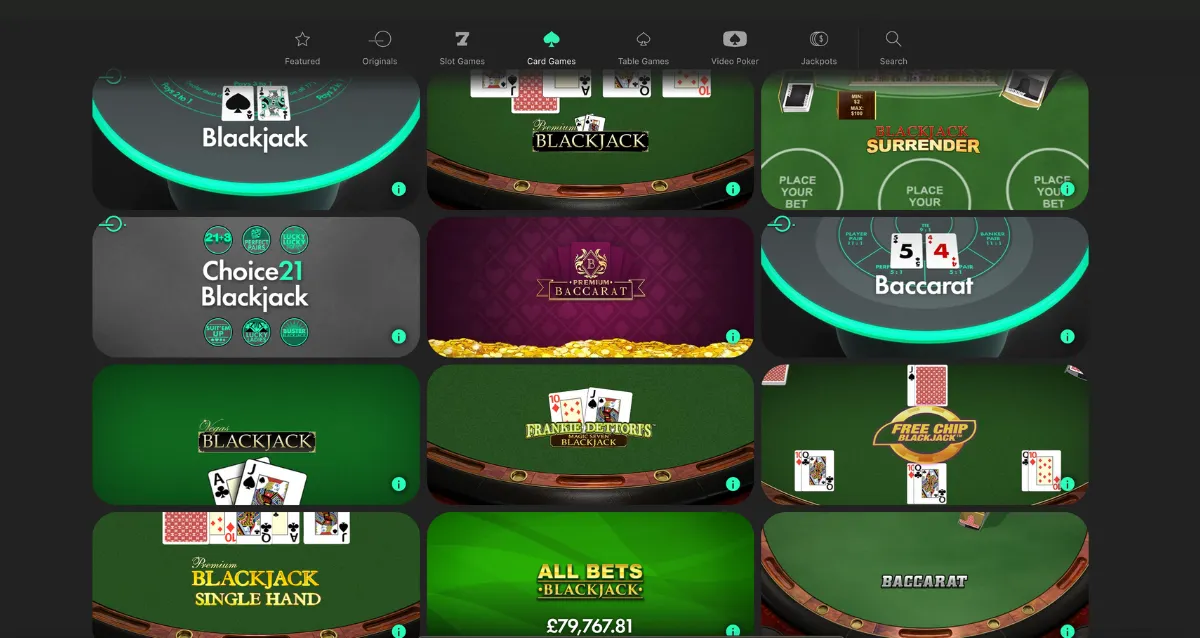
Task: Launch the Premium Blackjack game tile
Action: (x=590, y=140)
